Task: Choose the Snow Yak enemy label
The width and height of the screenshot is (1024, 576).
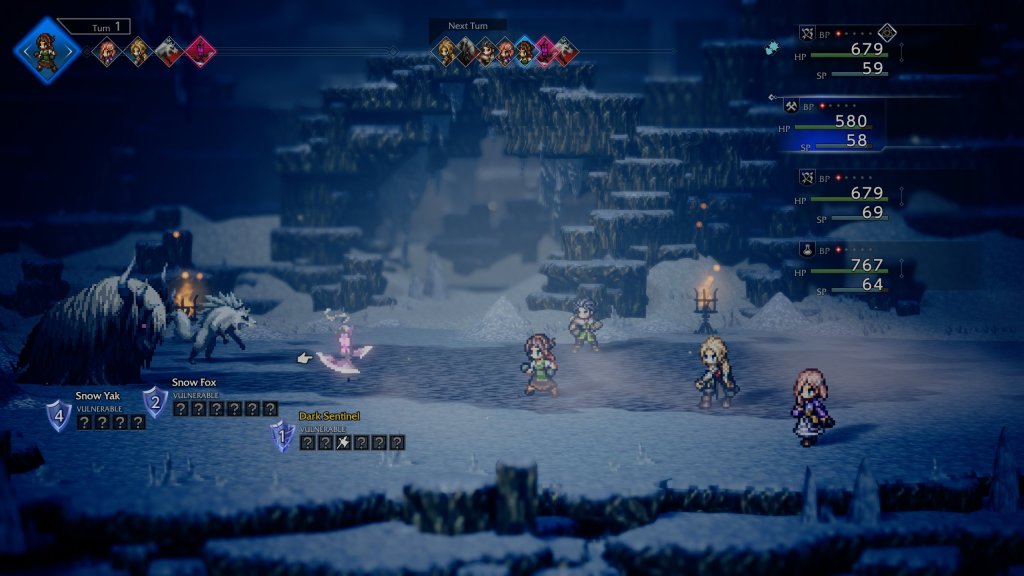Action: (97, 396)
